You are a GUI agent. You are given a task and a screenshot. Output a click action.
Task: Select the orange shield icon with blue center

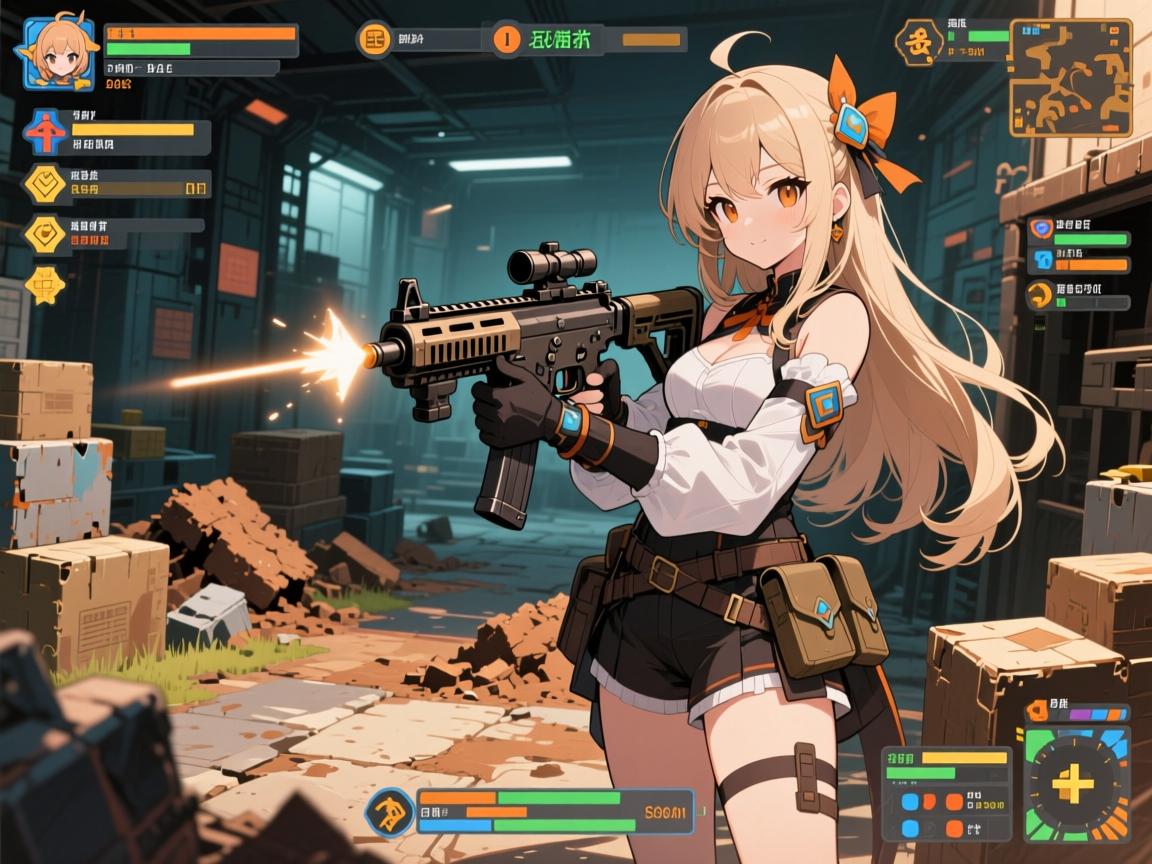click(x=1039, y=229)
